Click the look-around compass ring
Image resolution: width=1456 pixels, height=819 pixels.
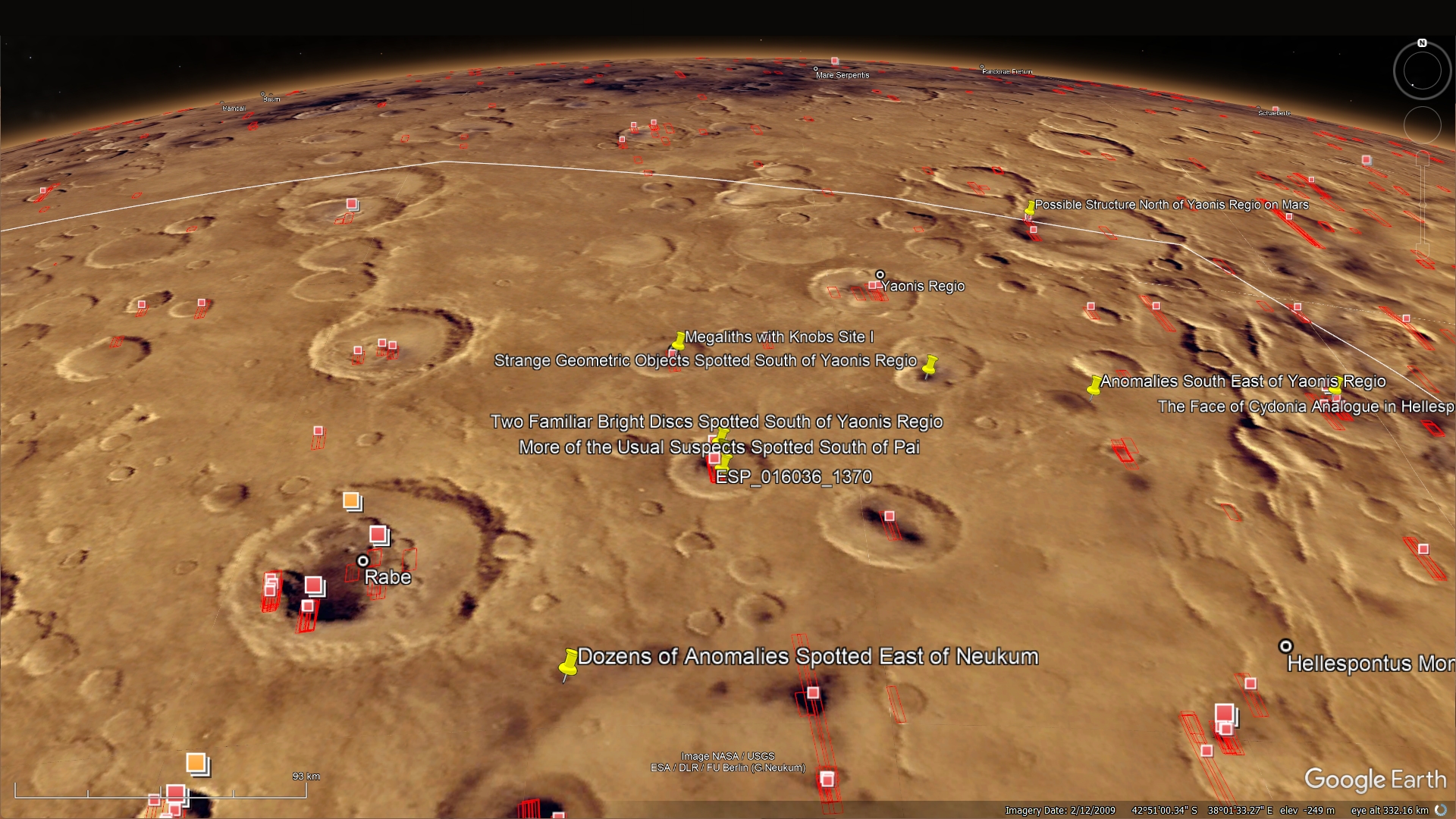[x=1422, y=71]
